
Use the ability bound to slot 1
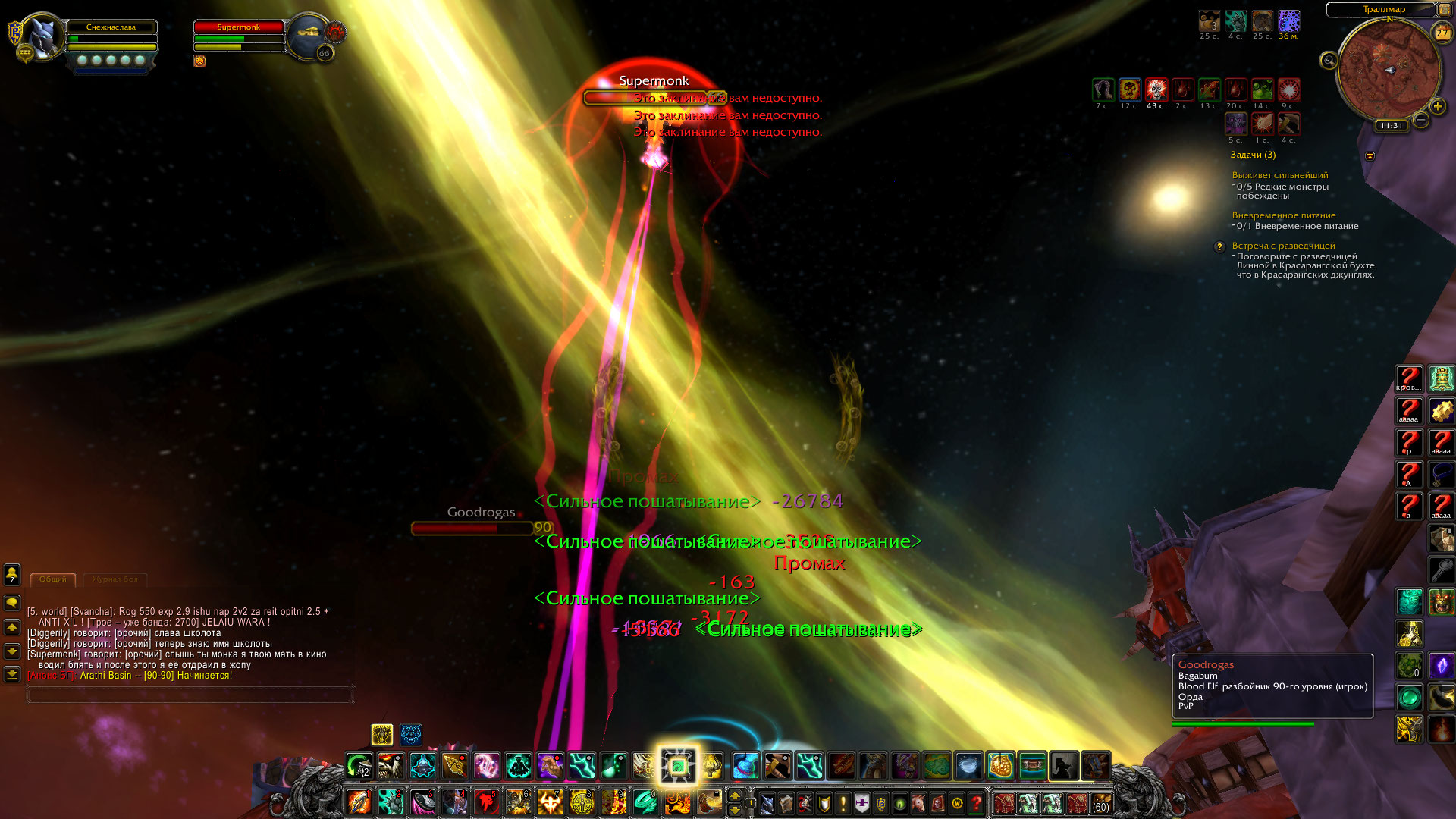(x=359, y=802)
